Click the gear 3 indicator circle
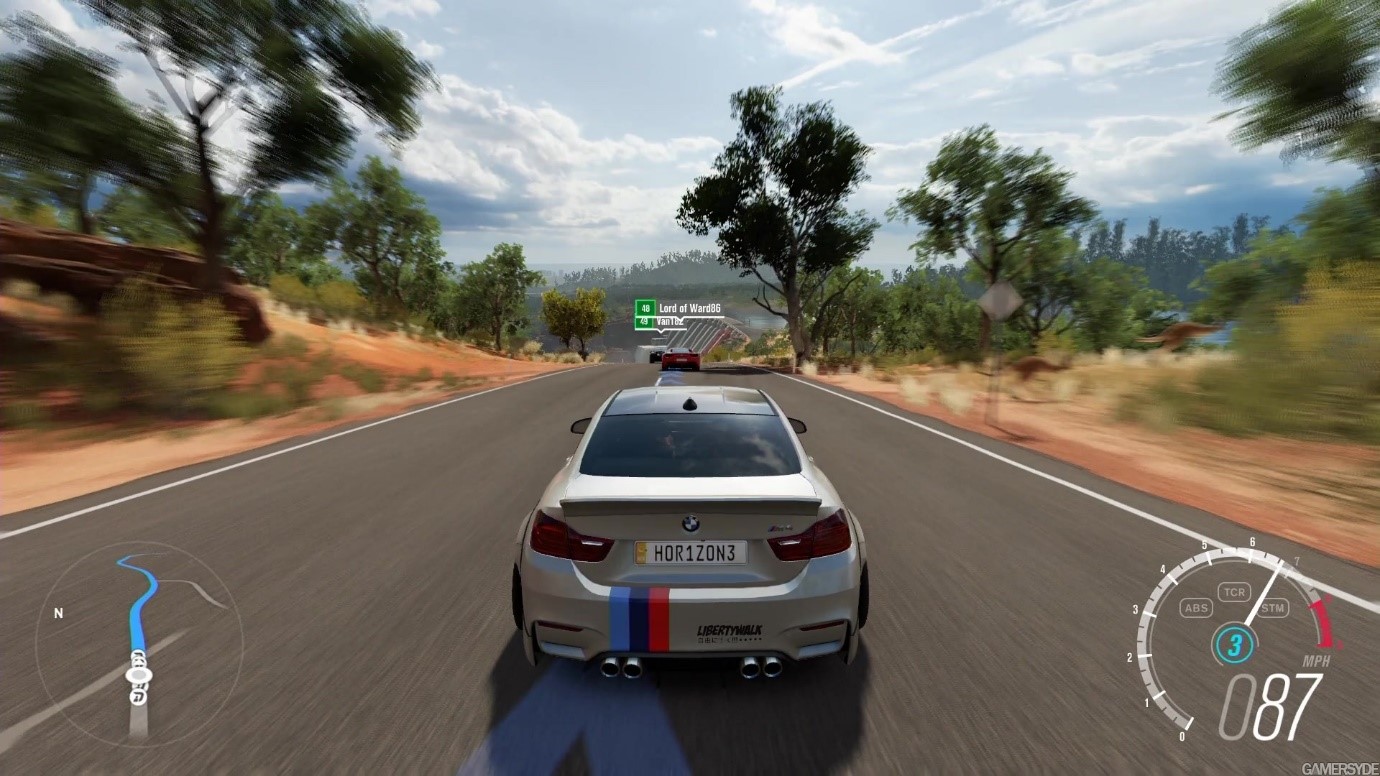 [x=1234, y=643]
